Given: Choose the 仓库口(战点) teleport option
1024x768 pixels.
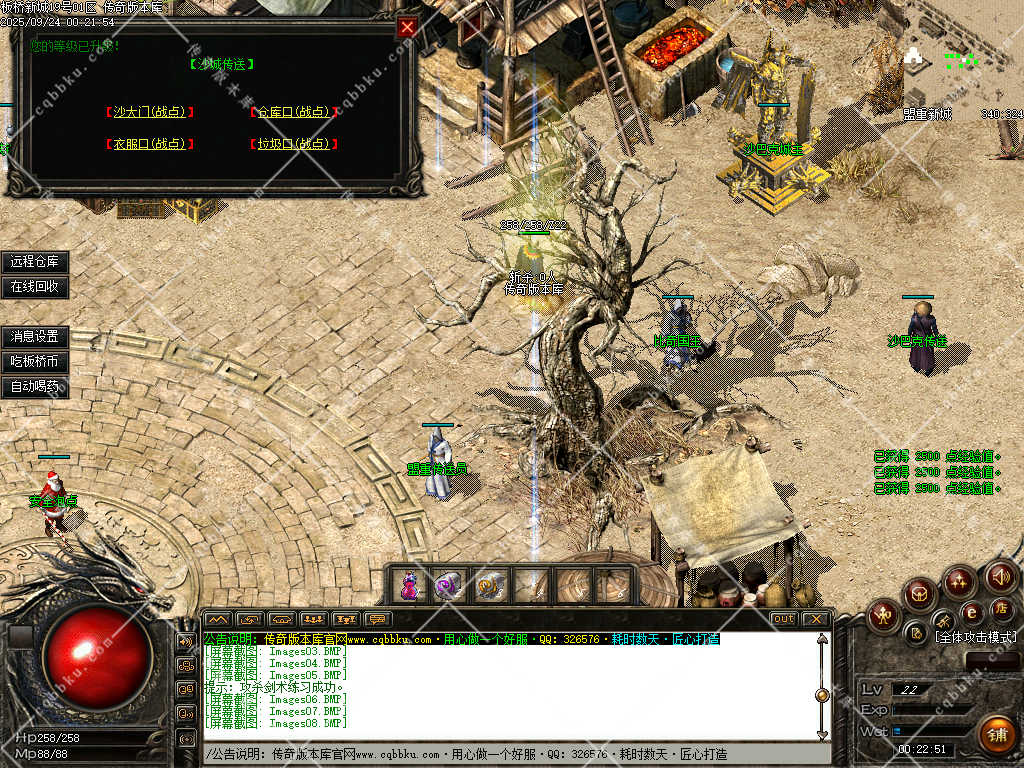Looking at the screenshot, I should [292, 113].
